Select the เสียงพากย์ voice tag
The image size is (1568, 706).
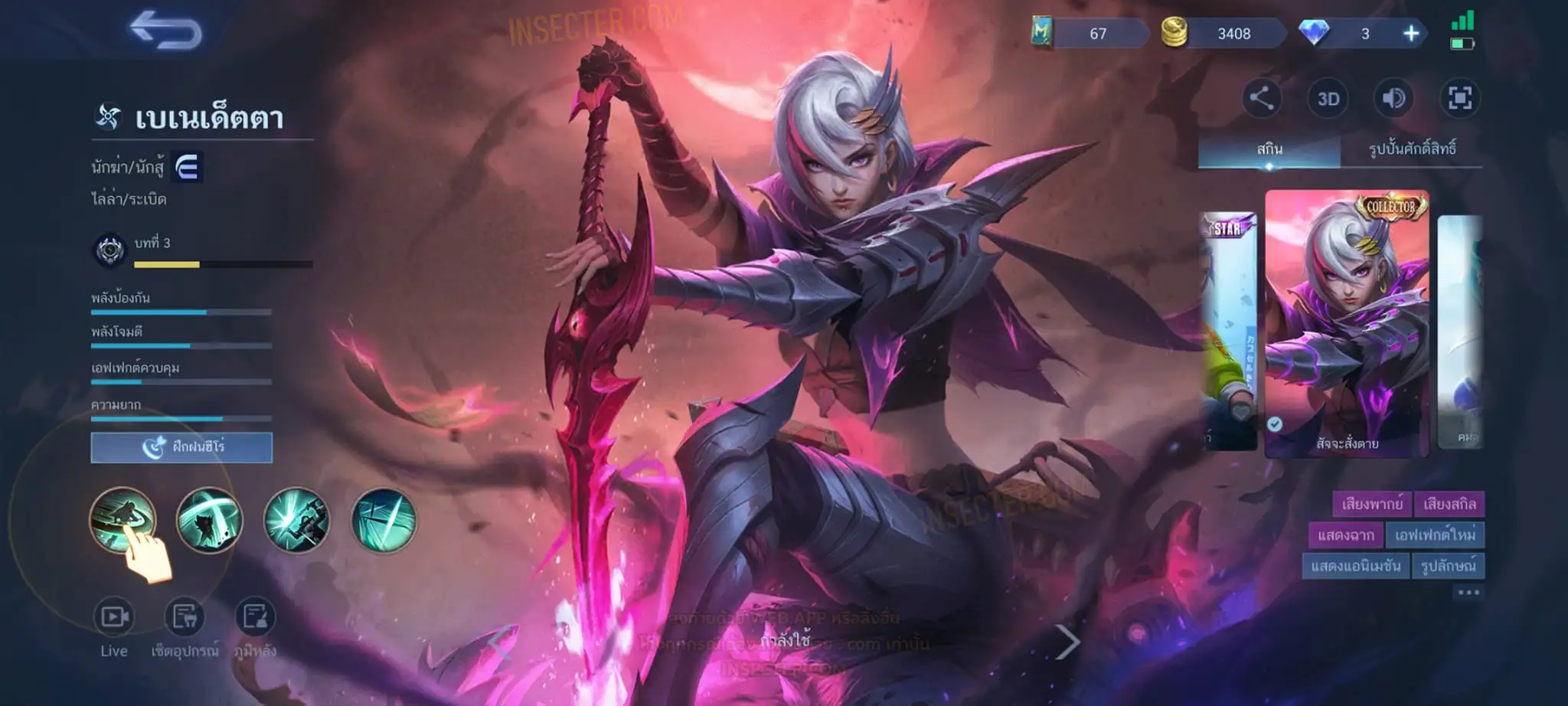pos(1372,504)
